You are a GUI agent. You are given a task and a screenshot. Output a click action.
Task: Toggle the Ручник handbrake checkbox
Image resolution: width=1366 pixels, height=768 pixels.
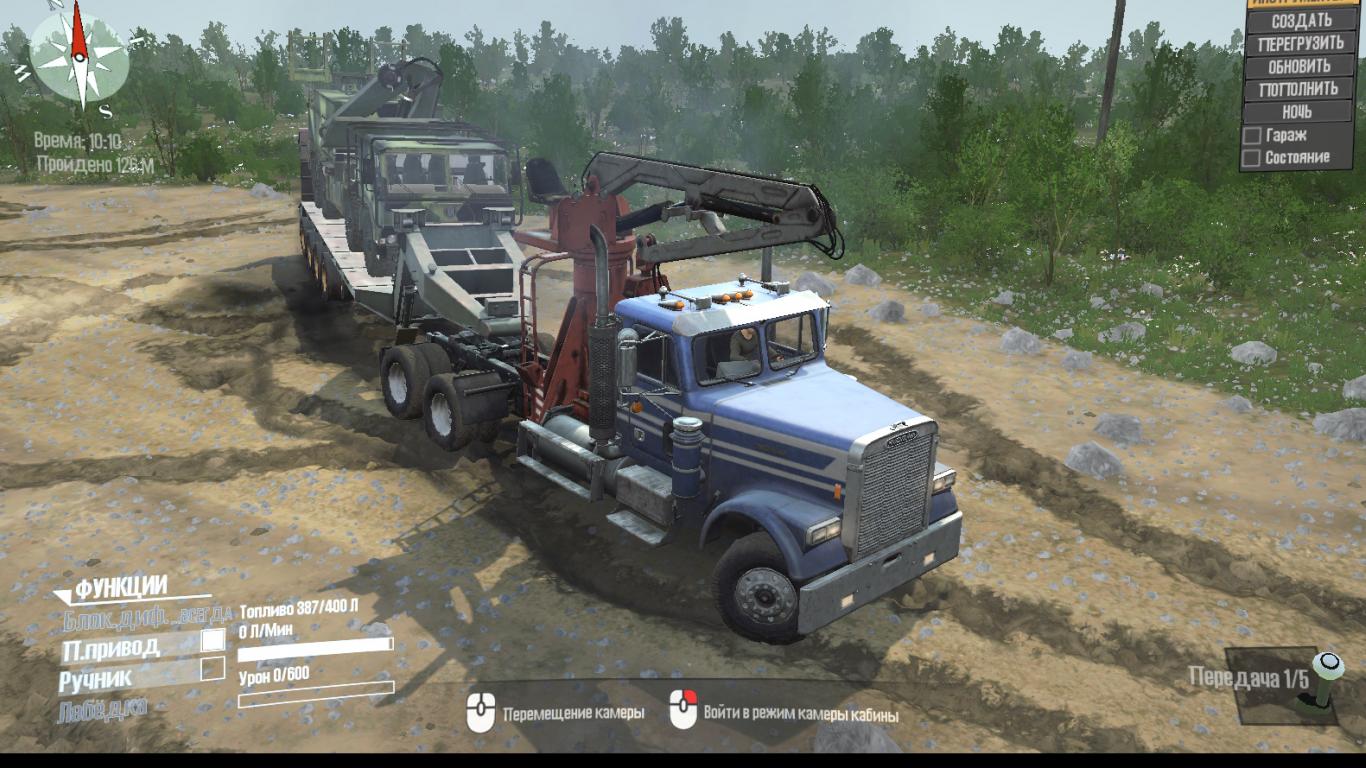point(213,669)
